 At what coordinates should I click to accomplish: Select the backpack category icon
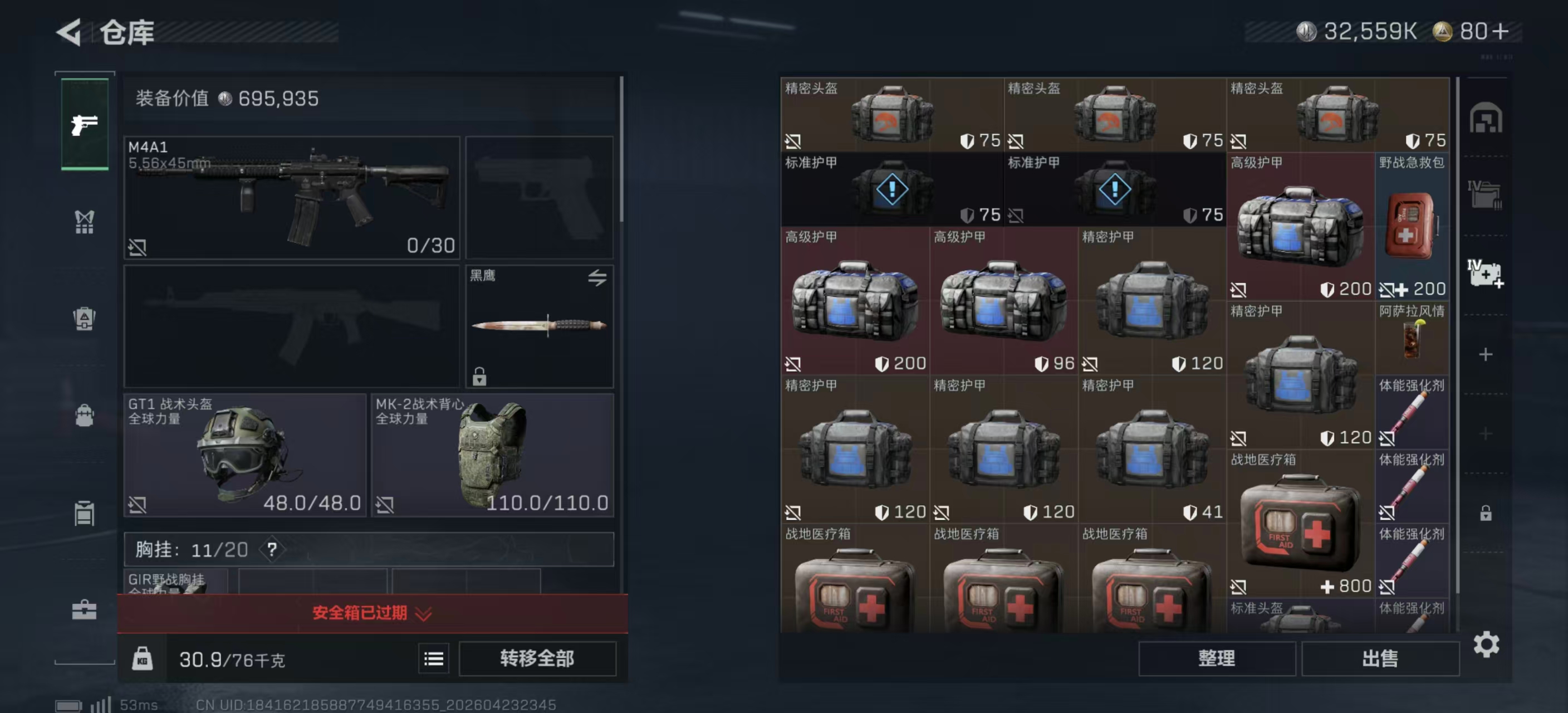(85, 417)
